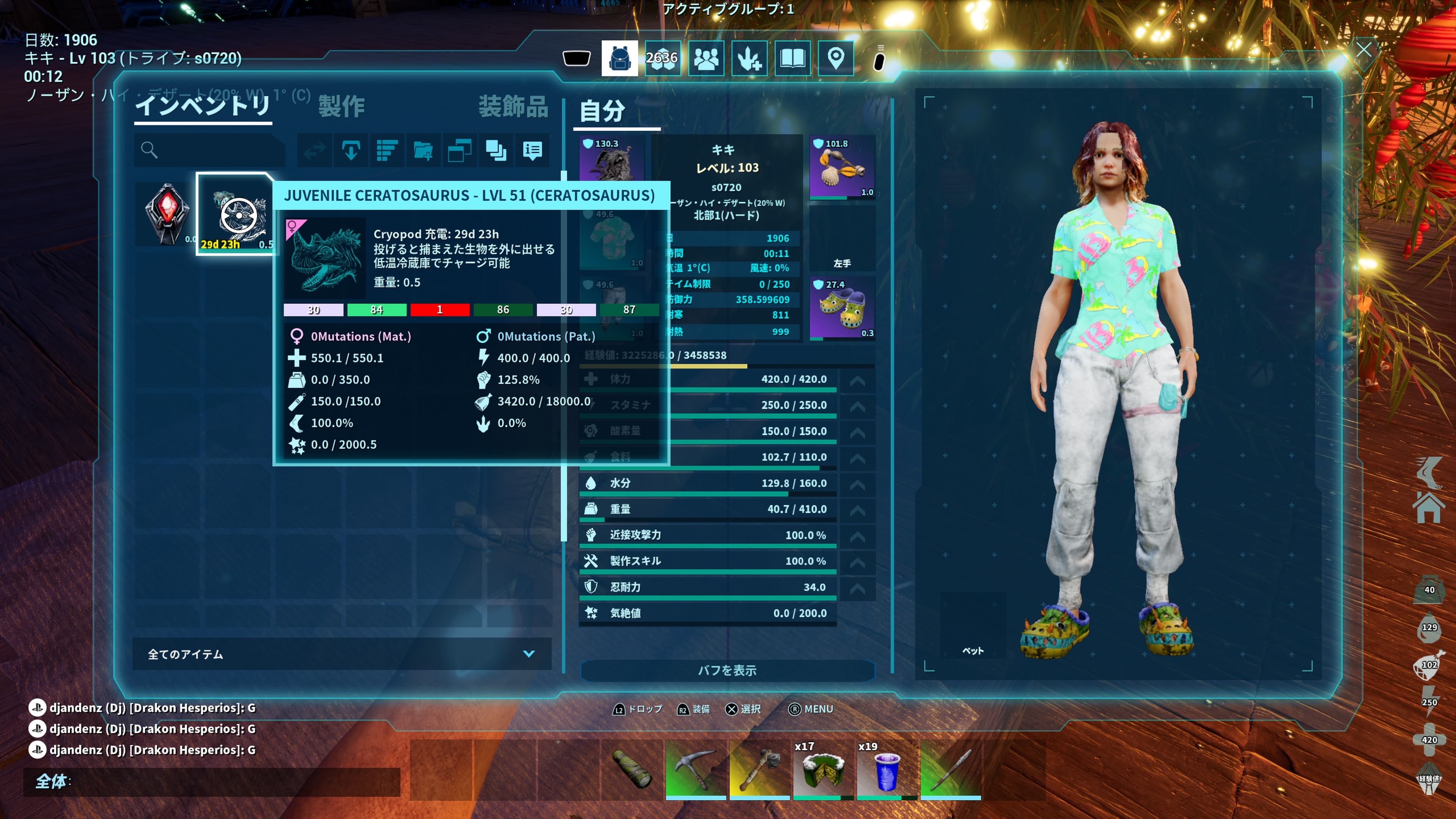Viewport: 1456px width, 819px height.
Task: Open the tribe members menu icon
Action: tap(706, 58)
